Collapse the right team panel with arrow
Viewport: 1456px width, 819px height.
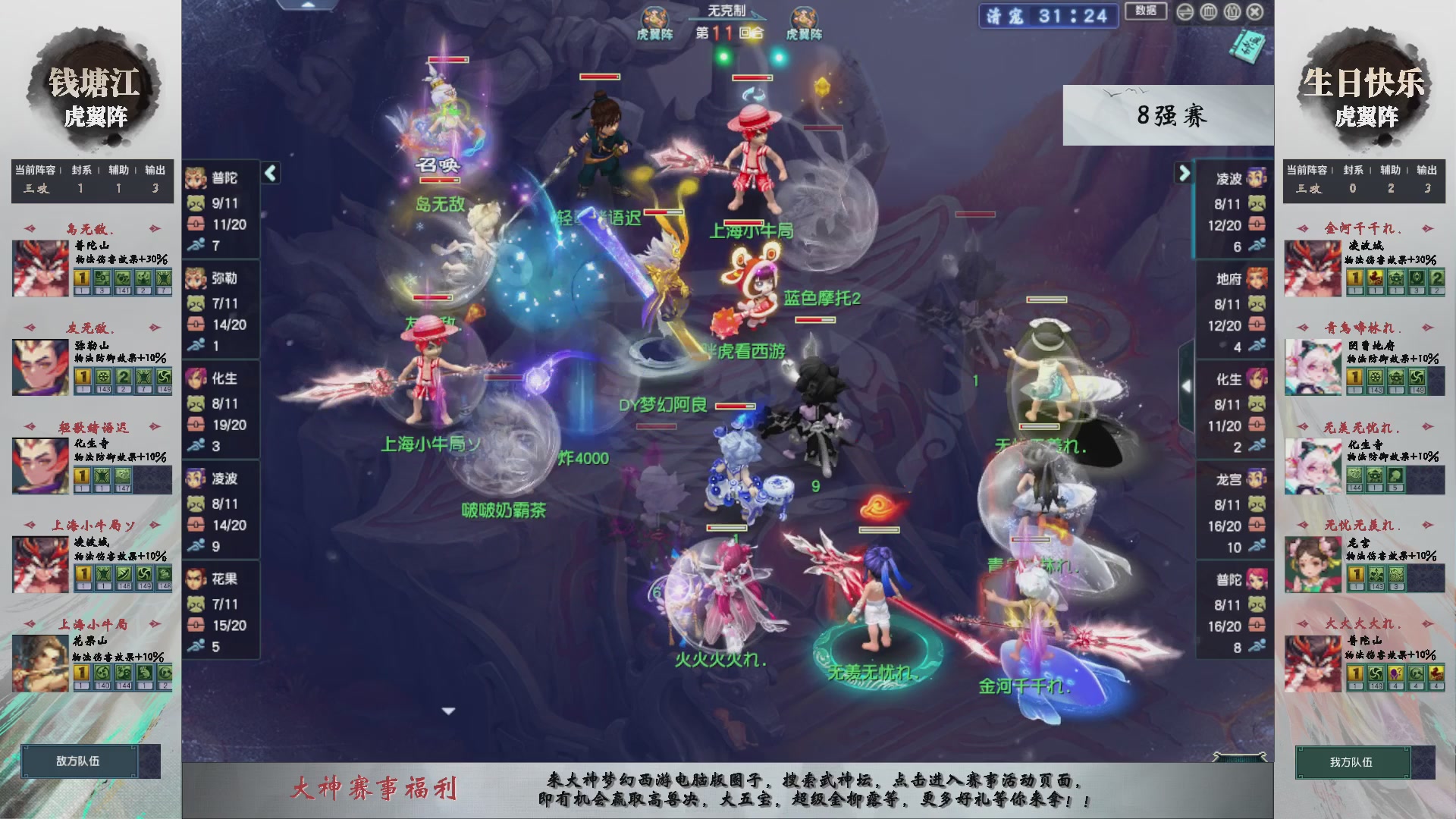pyautogui.click(x=1185, y=173)
